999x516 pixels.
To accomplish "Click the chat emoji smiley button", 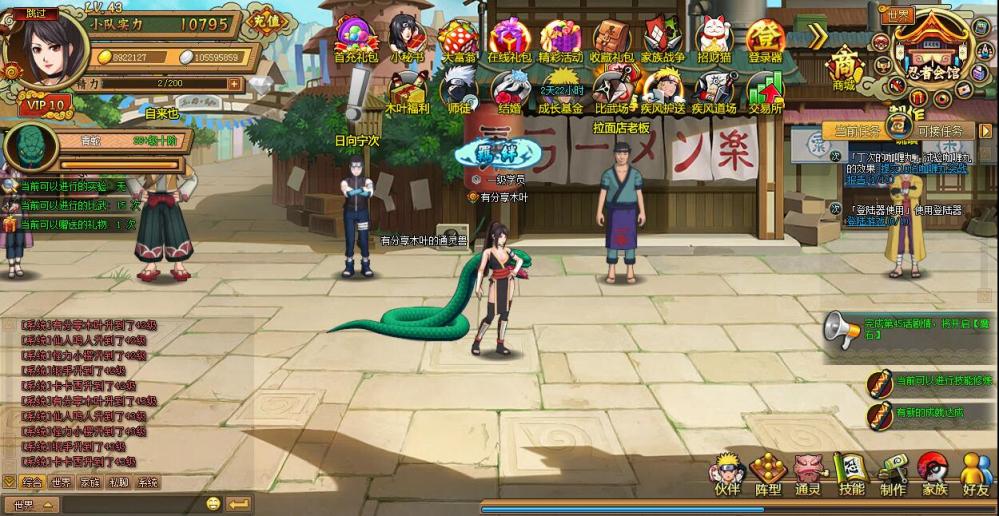I will click(x=213, y=503).
